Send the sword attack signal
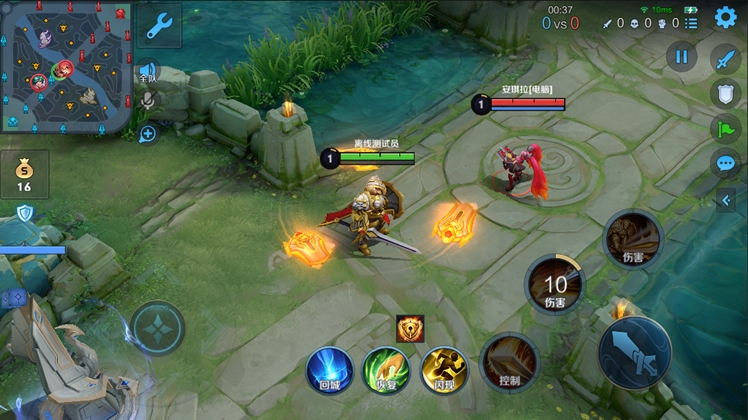748x420 pixels. [725, 58]
